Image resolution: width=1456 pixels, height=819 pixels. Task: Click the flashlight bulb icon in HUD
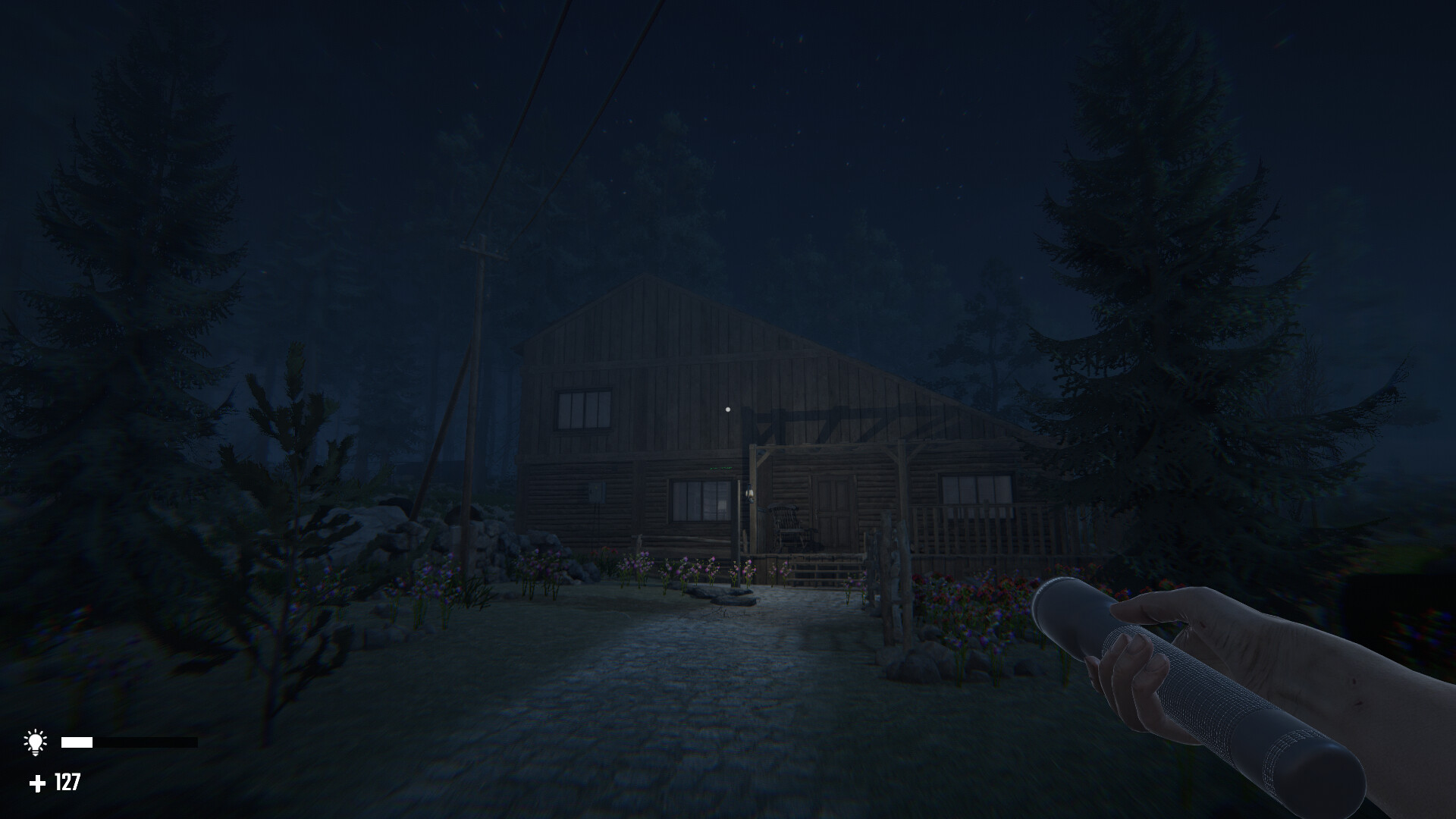(36, 741)
